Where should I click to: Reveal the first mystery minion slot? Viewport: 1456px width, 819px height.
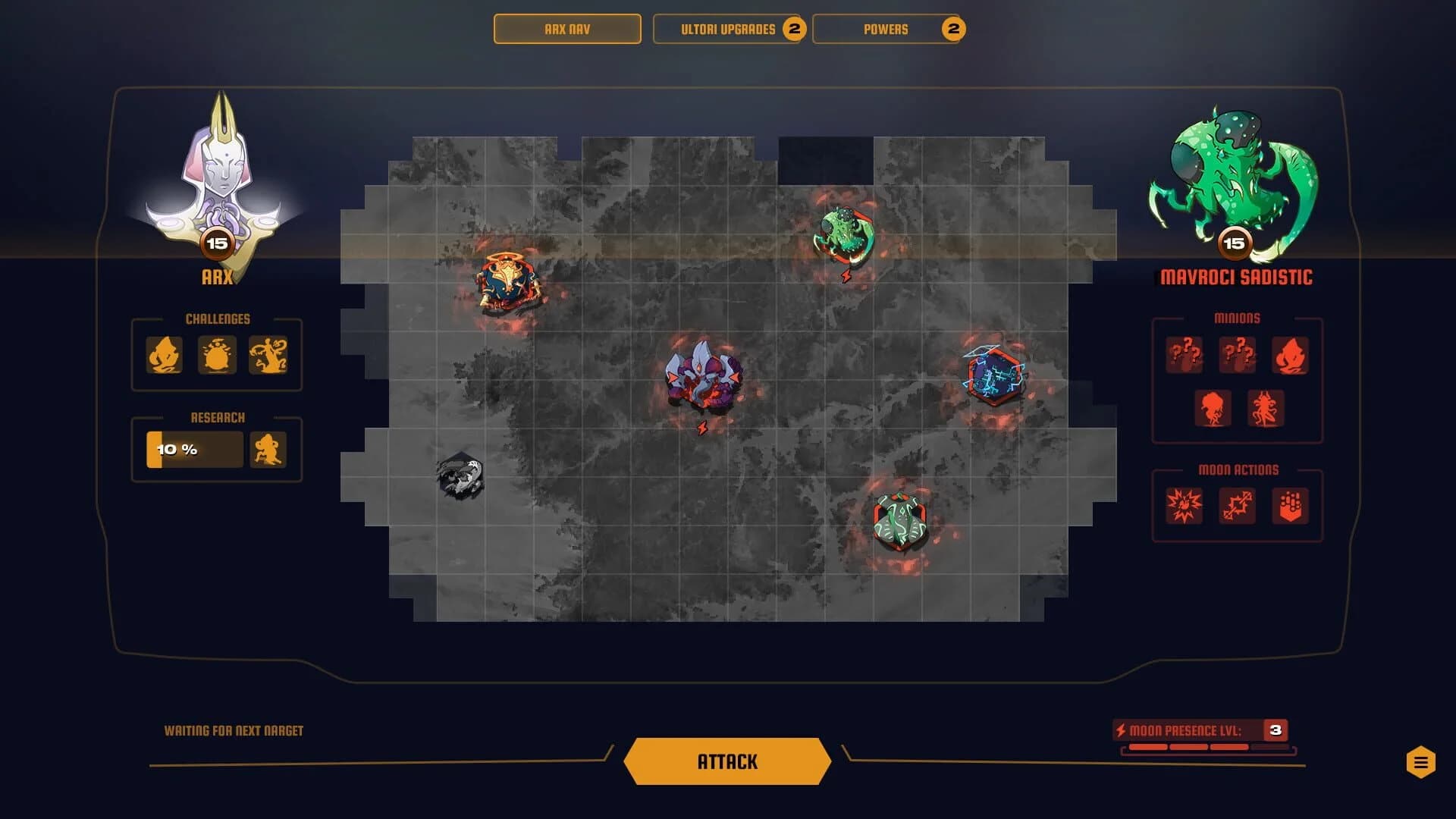click(x=1185, y=355)
